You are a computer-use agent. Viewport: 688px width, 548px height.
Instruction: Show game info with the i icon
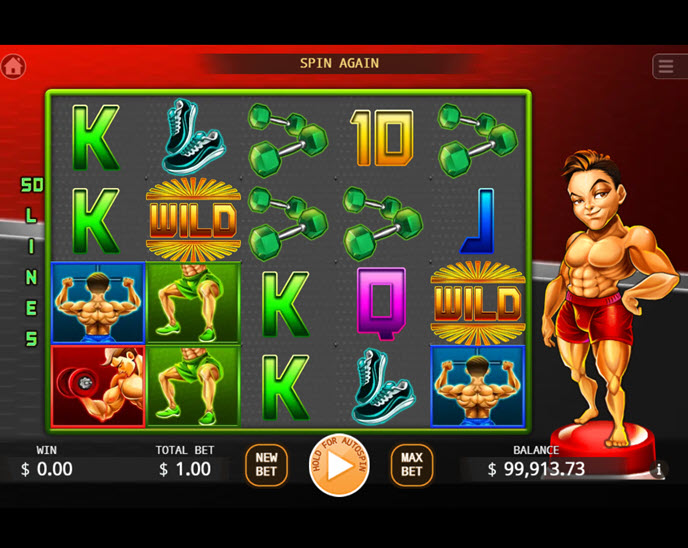pyautogui.click(x=658, y=470)
